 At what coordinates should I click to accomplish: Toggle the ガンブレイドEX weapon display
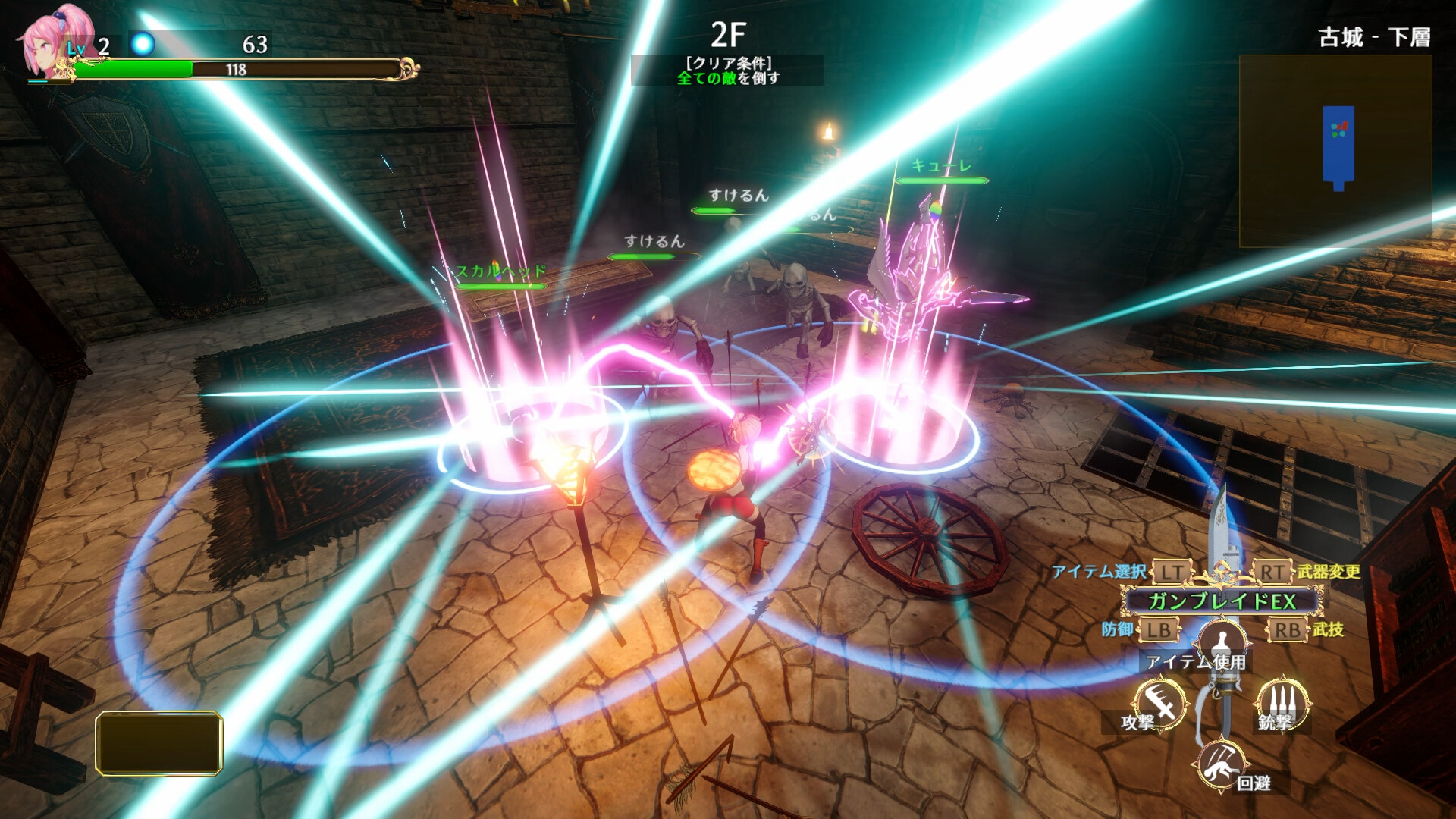[1219, 600]
